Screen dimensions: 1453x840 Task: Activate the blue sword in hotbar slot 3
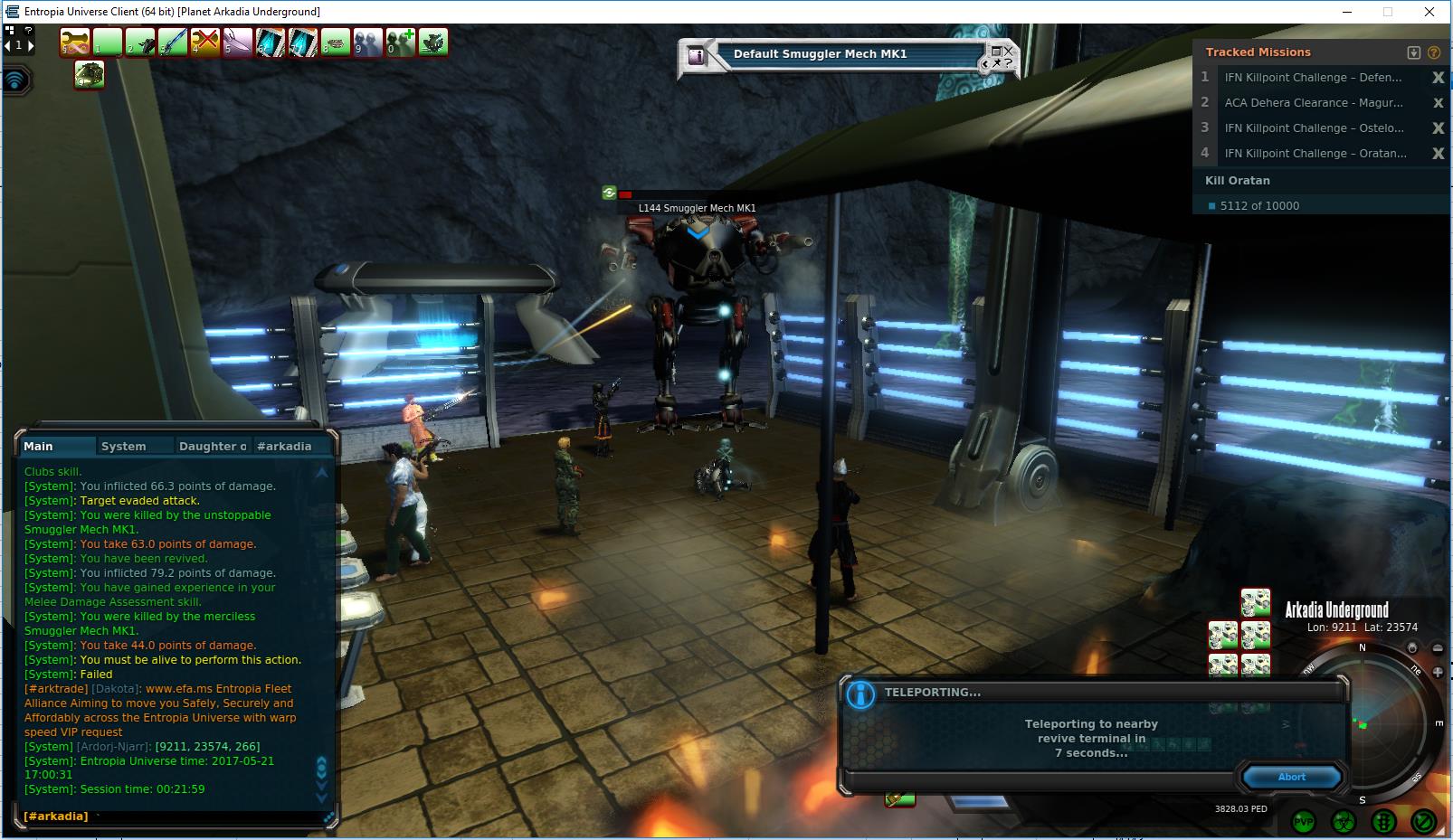point(173,42)
